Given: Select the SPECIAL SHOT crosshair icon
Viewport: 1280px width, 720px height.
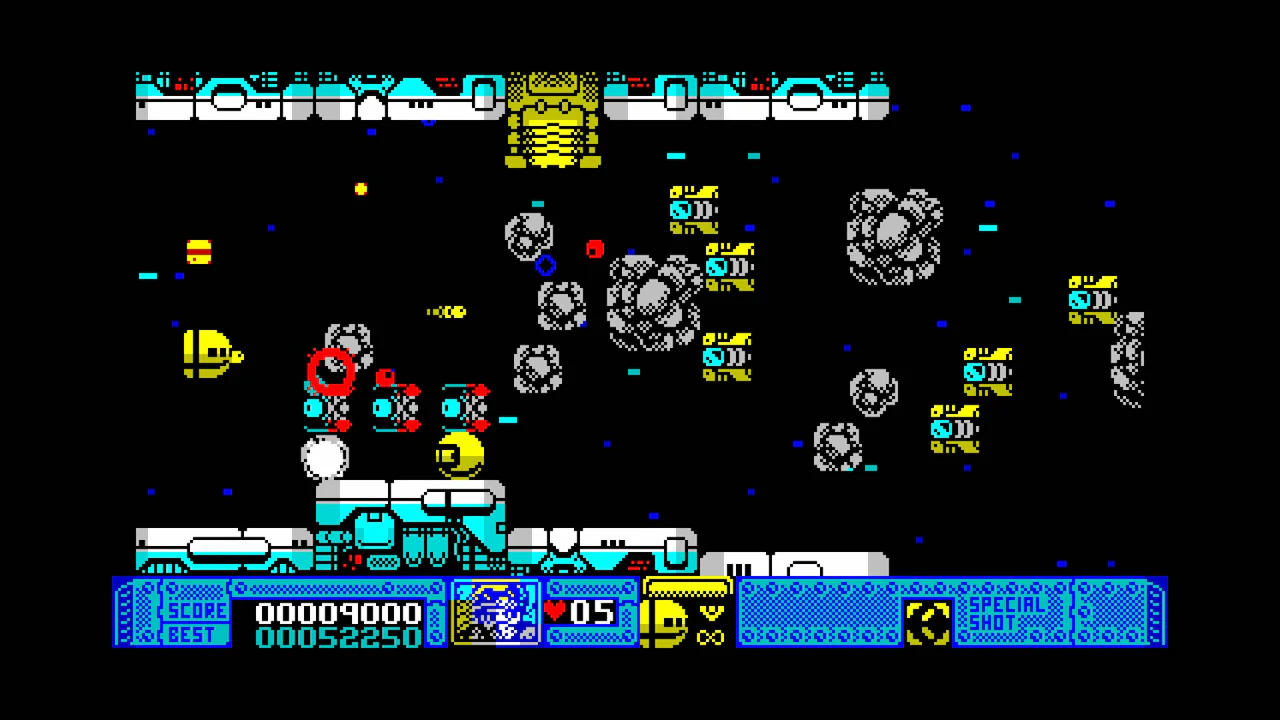Looking at the screenshot, I should tap(928, 622).
